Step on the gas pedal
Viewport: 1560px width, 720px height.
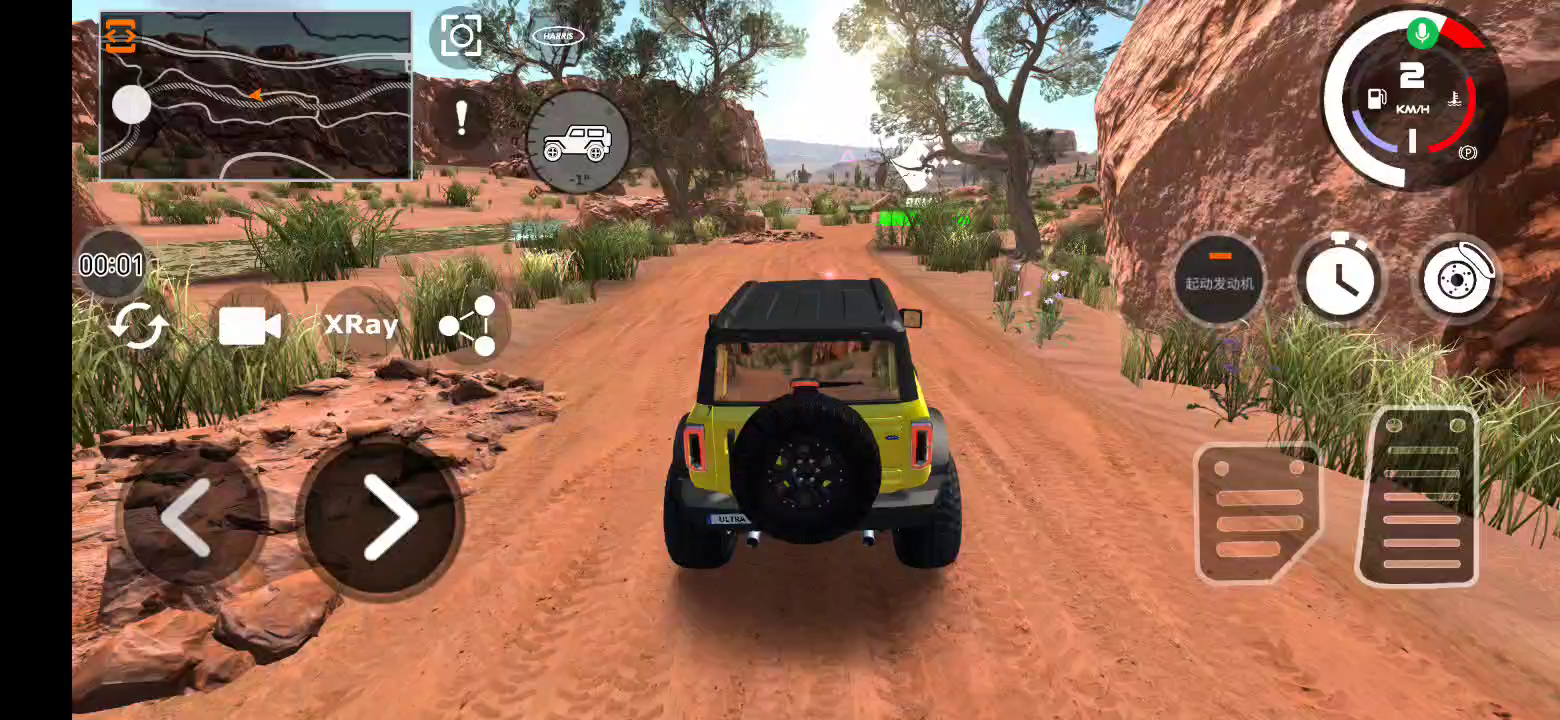pyautogui.click(x=1419, y=497)
